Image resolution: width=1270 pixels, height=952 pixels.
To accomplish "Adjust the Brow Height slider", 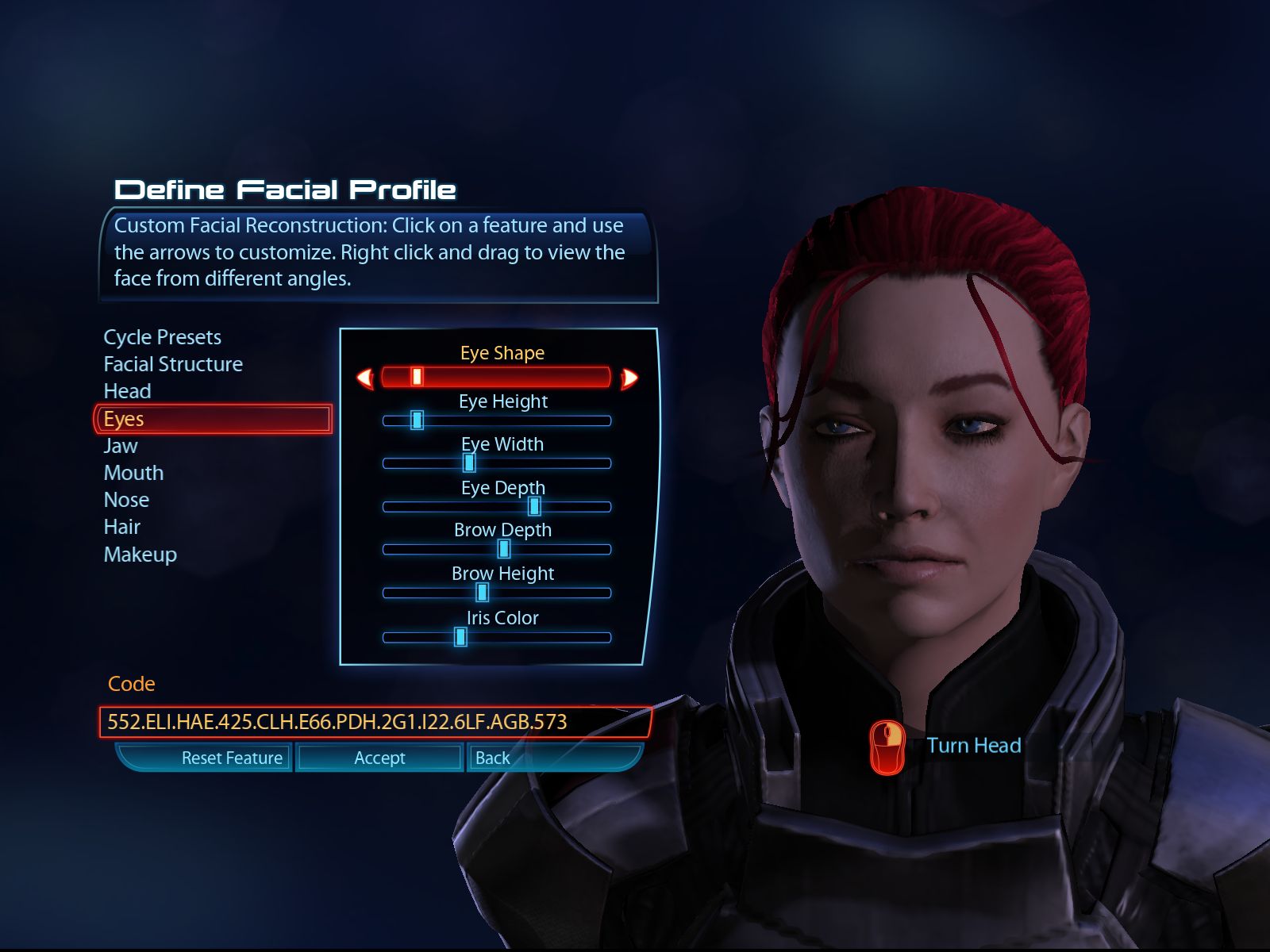I will [482, 593].
